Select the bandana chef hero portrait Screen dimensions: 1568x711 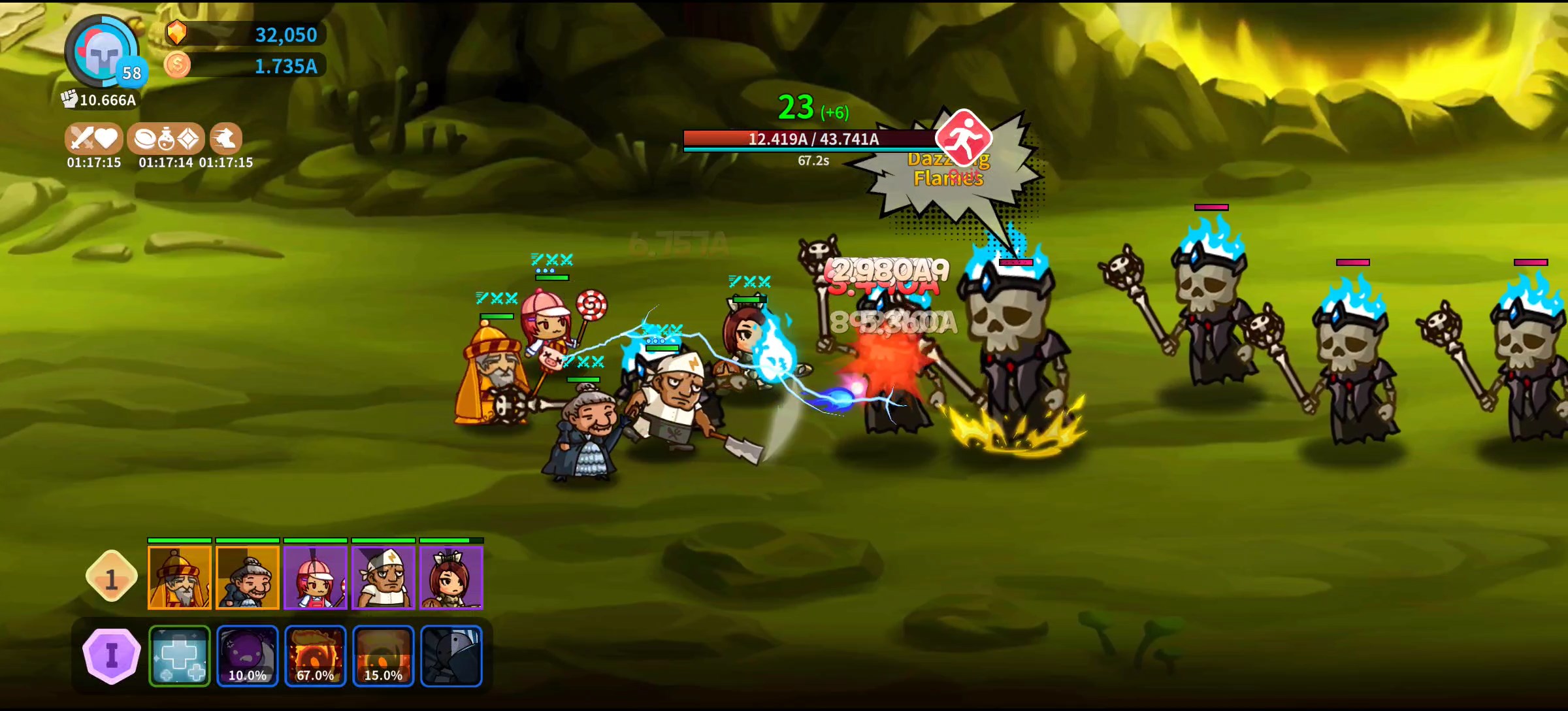coord(384,578)
